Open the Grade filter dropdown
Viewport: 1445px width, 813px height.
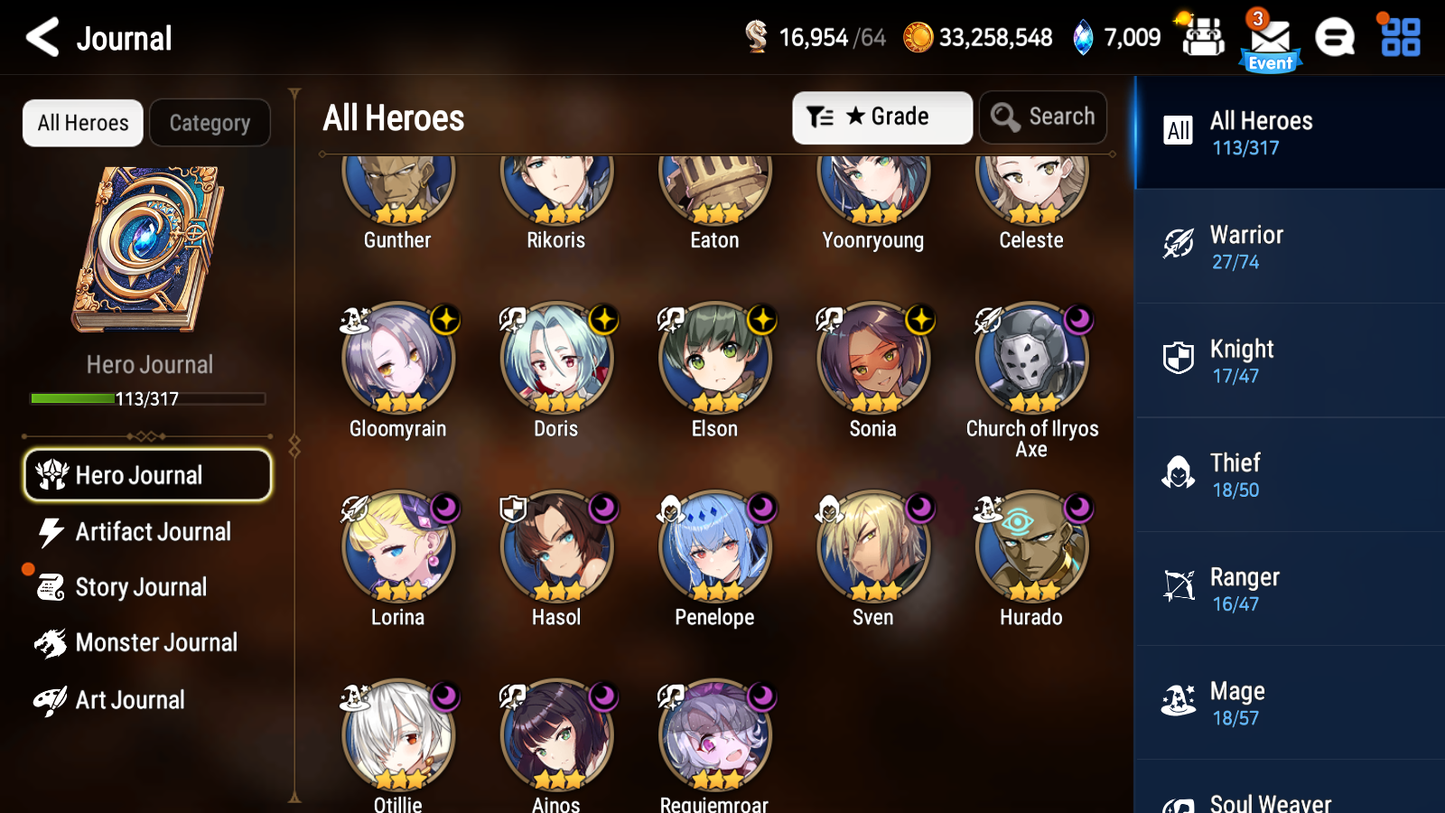coord(882,117)
